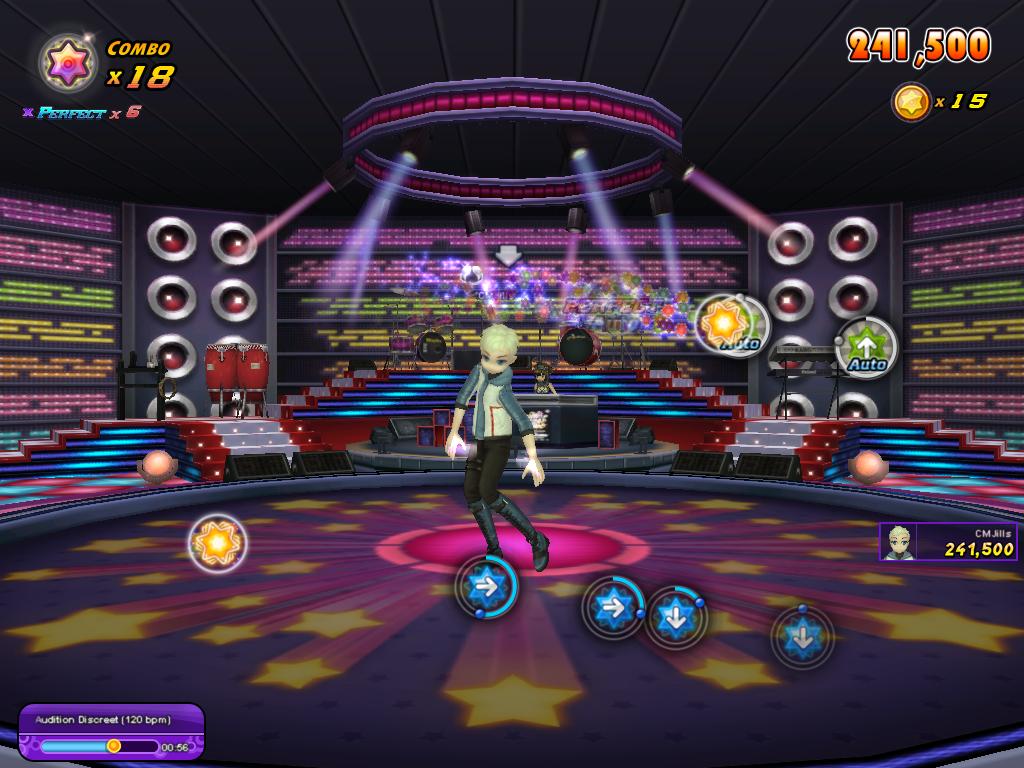Hit the orange star note on the dance floor
Image resolution: width=1024 pixels, height=768 pixels.
tap(217, 543)
